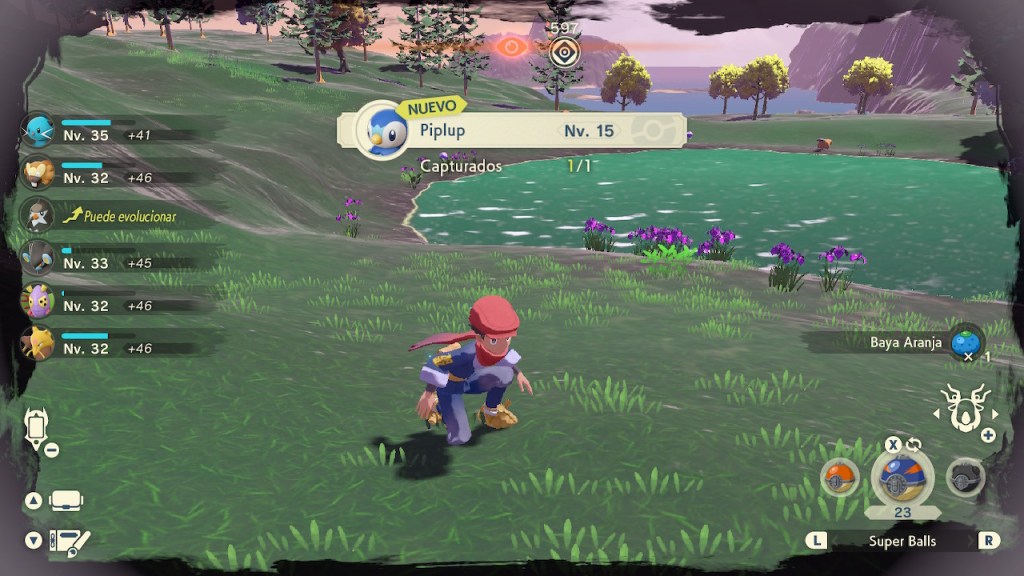Select the Wyrdeer ride icon
The image size is (1024, 576).
966,408
